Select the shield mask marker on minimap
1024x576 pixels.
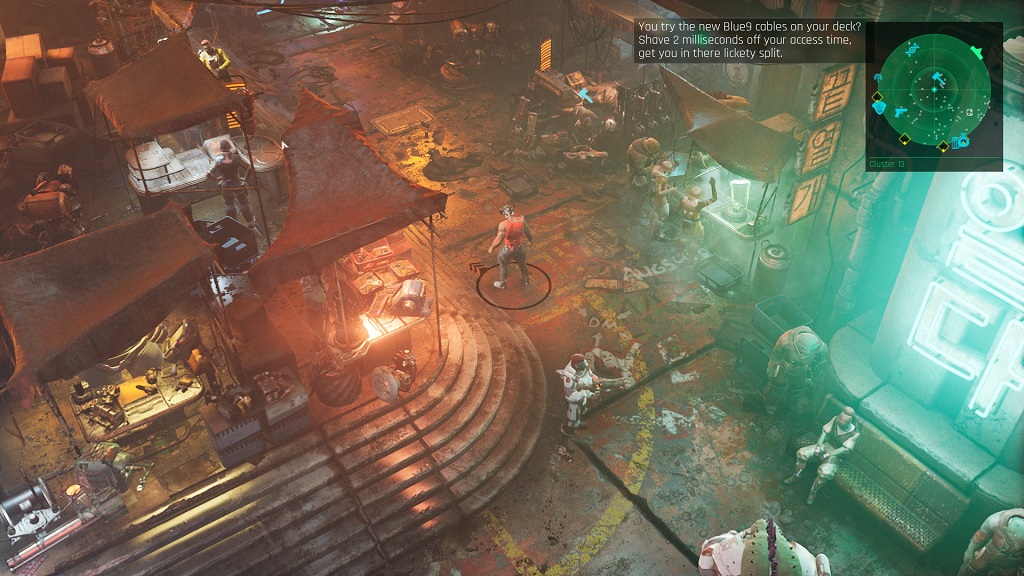tap(878, 107)
